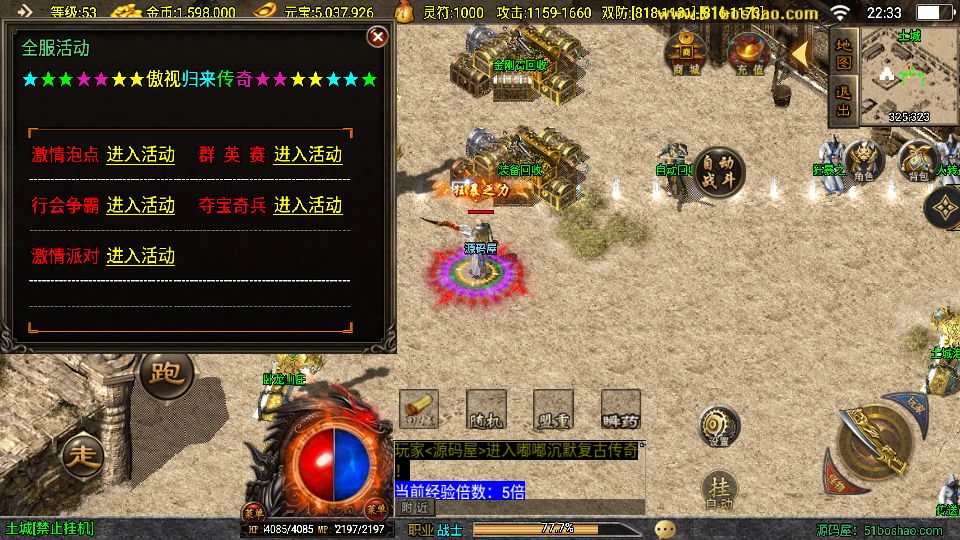960x540 pixels.
Task: Enter the 行会争霸 activity
Action: tap(140, 205)
